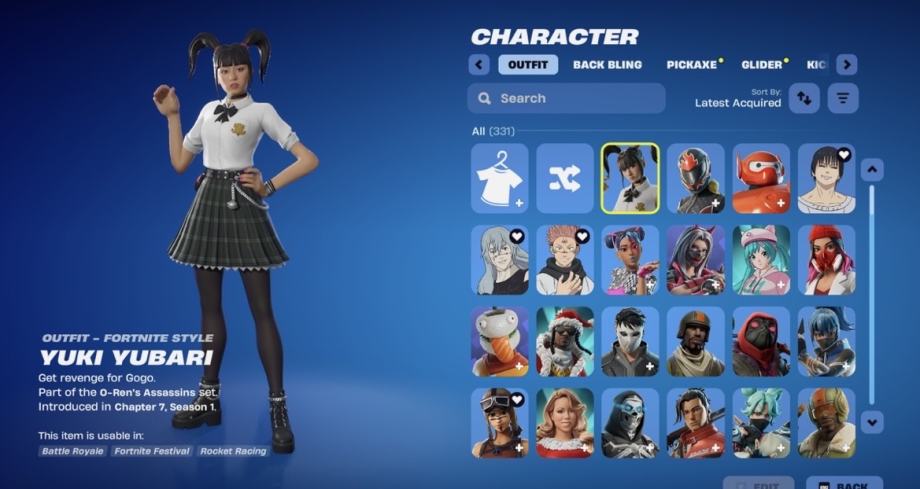Pick the white Baymax-style robot outfit
The width and height of the screenshot is (920, 489).
(761, 178)
